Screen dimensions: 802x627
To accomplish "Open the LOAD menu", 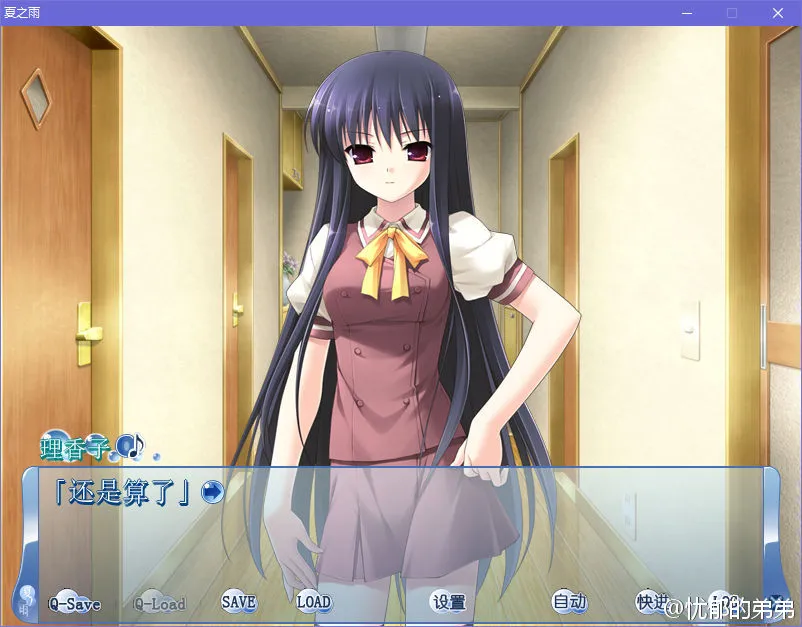I will 313,602.
